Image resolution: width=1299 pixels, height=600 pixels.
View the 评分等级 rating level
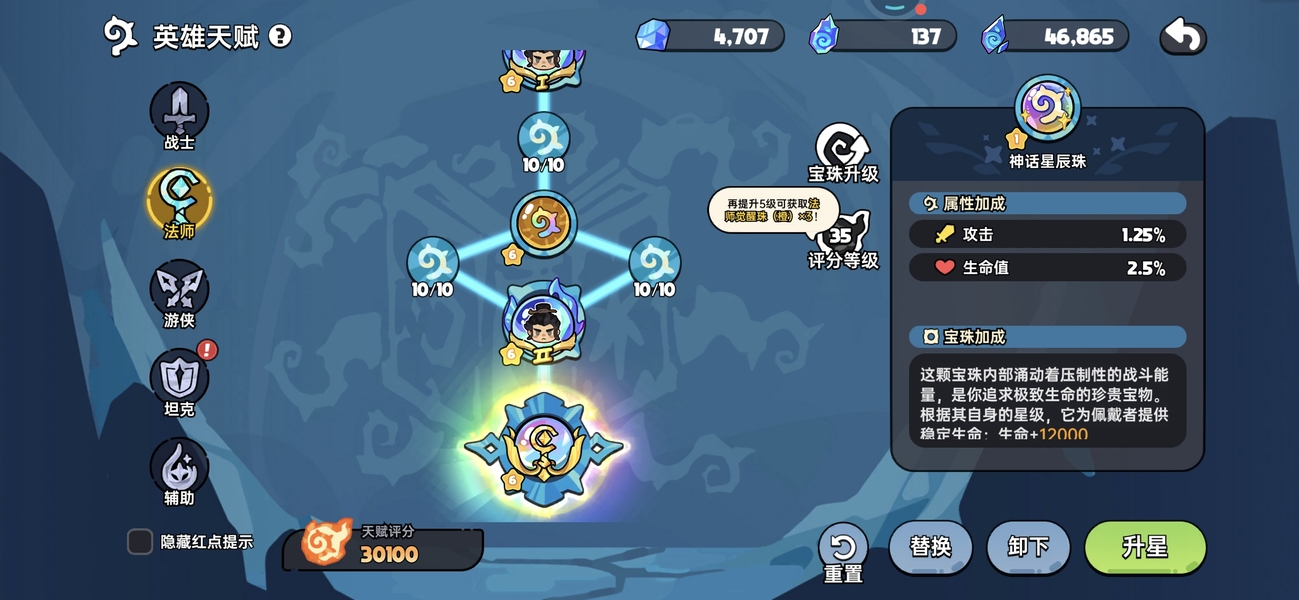coord(843,240)
